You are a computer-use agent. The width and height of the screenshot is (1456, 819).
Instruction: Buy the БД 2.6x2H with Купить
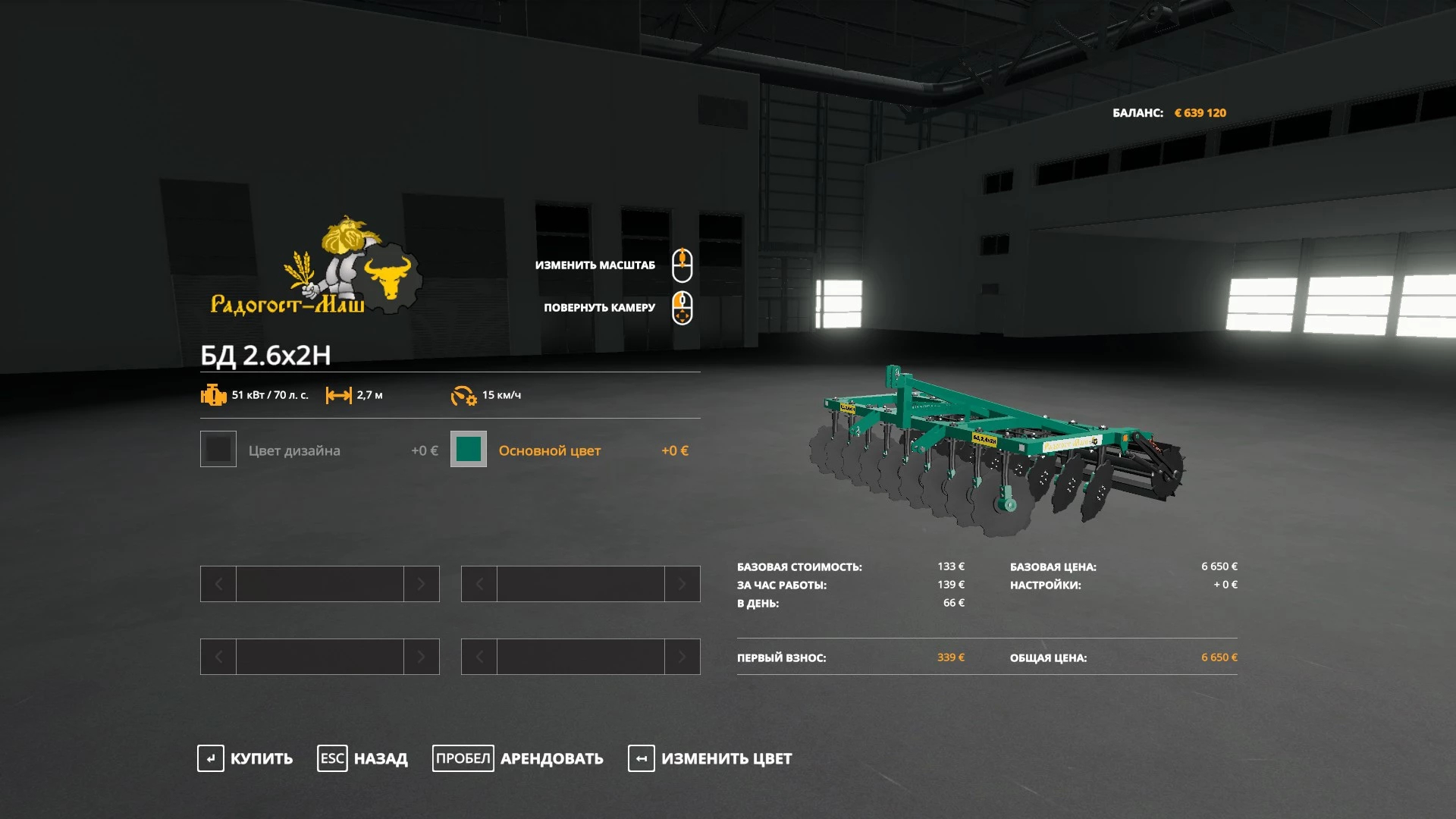pos(245,758)
